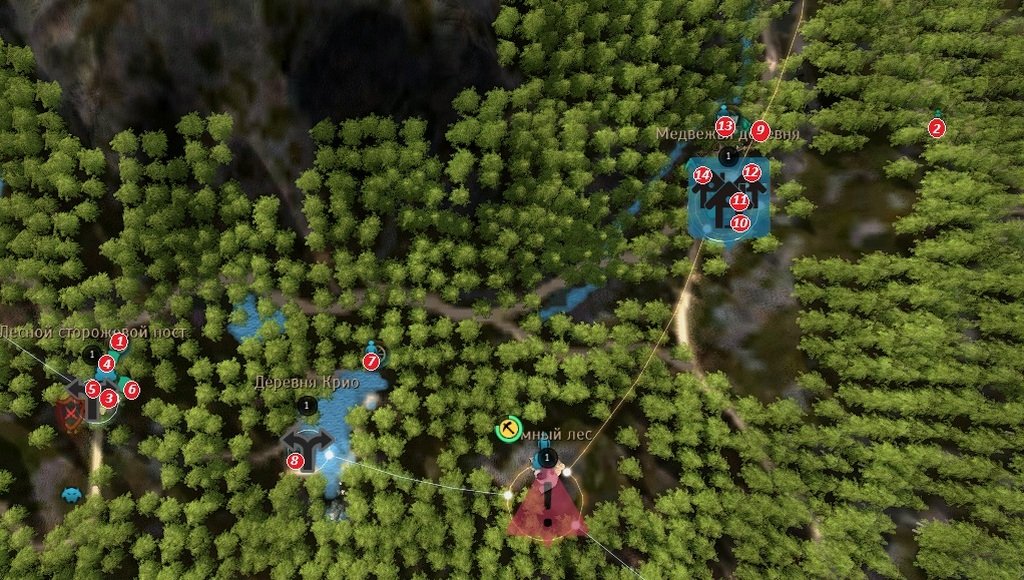Viewport: 1024px width, 580px height.
Task: Click red marker number 1
Action: click(x=119, y=342)
